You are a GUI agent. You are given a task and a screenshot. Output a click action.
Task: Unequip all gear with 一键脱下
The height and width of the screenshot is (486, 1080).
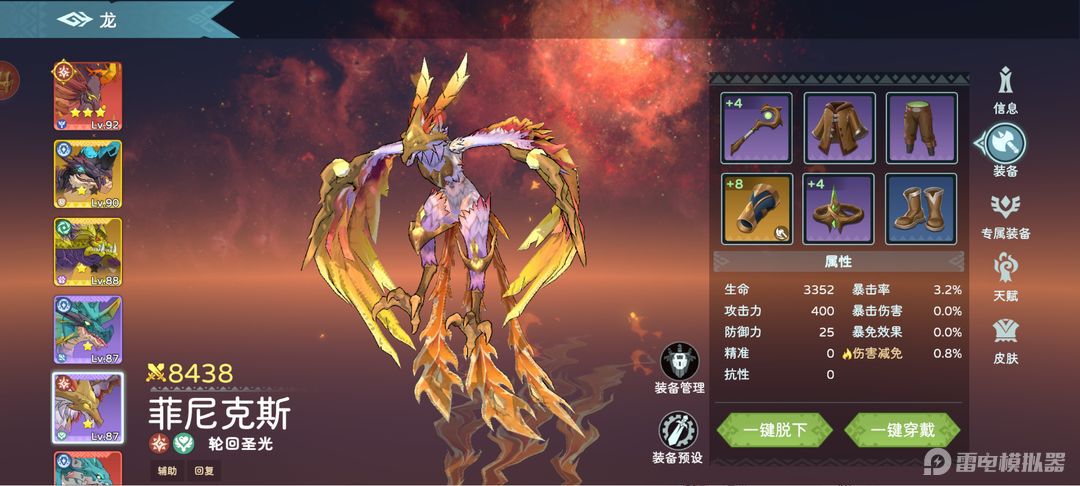[x=775, y=430]
